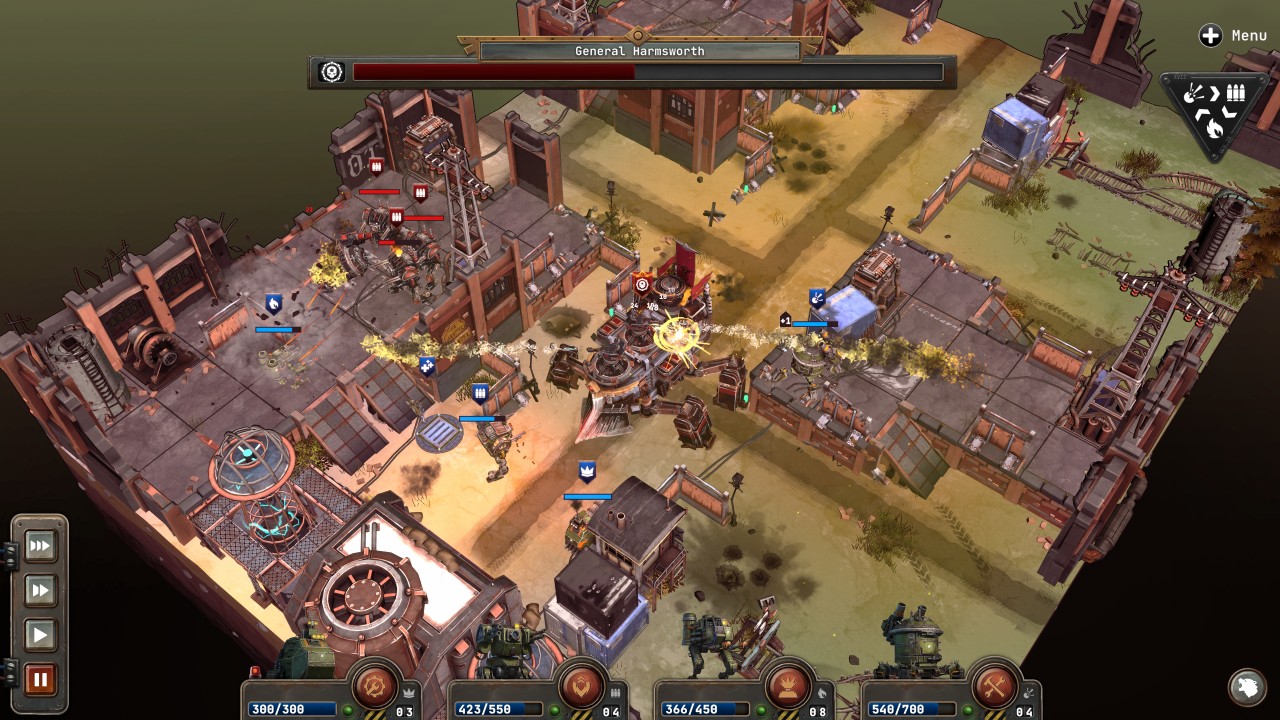Pause the game with the red pause button

tap(40, 677)
